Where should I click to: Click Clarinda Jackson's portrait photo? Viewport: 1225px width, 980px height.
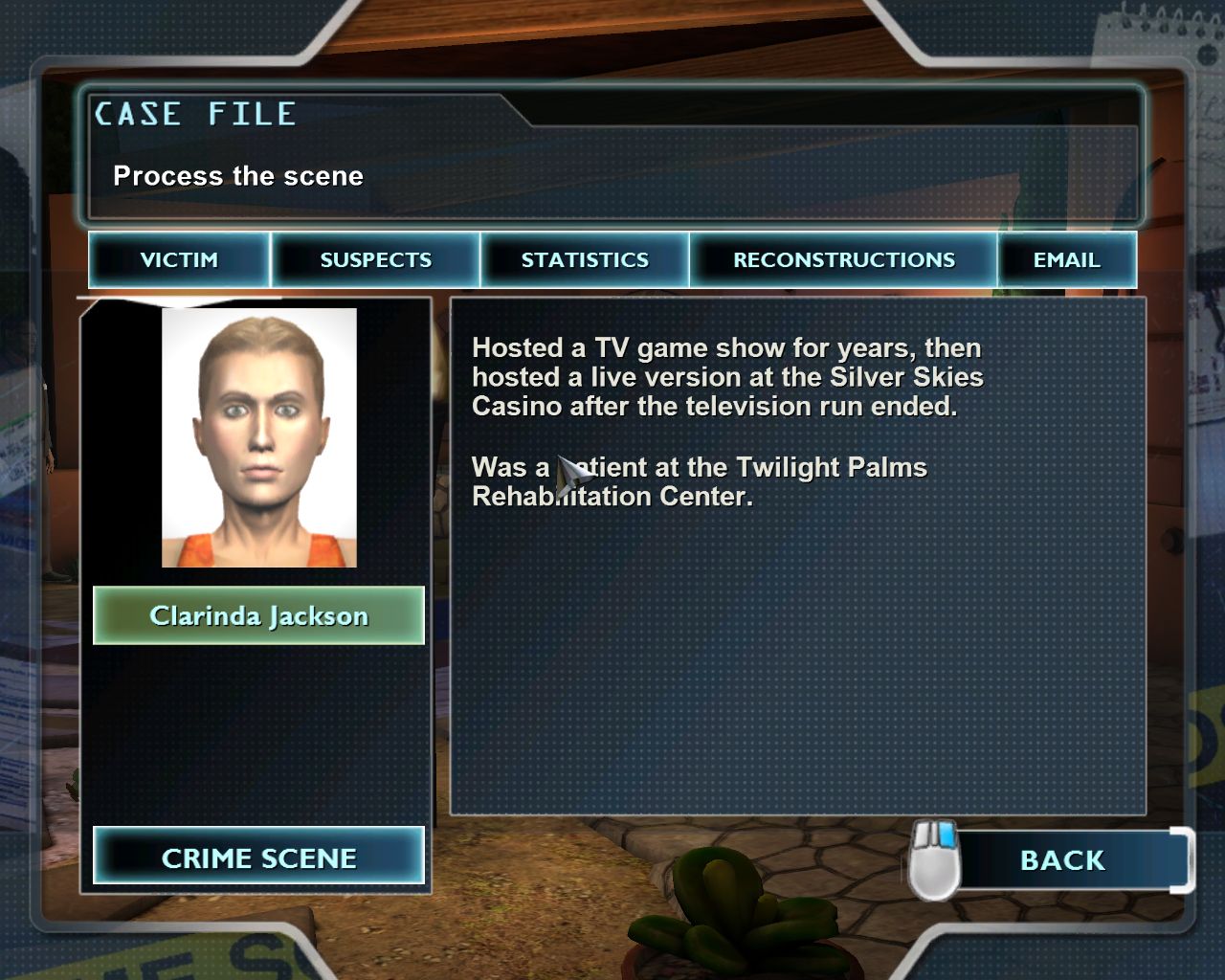pyautogui.click(x=259, y=437)
